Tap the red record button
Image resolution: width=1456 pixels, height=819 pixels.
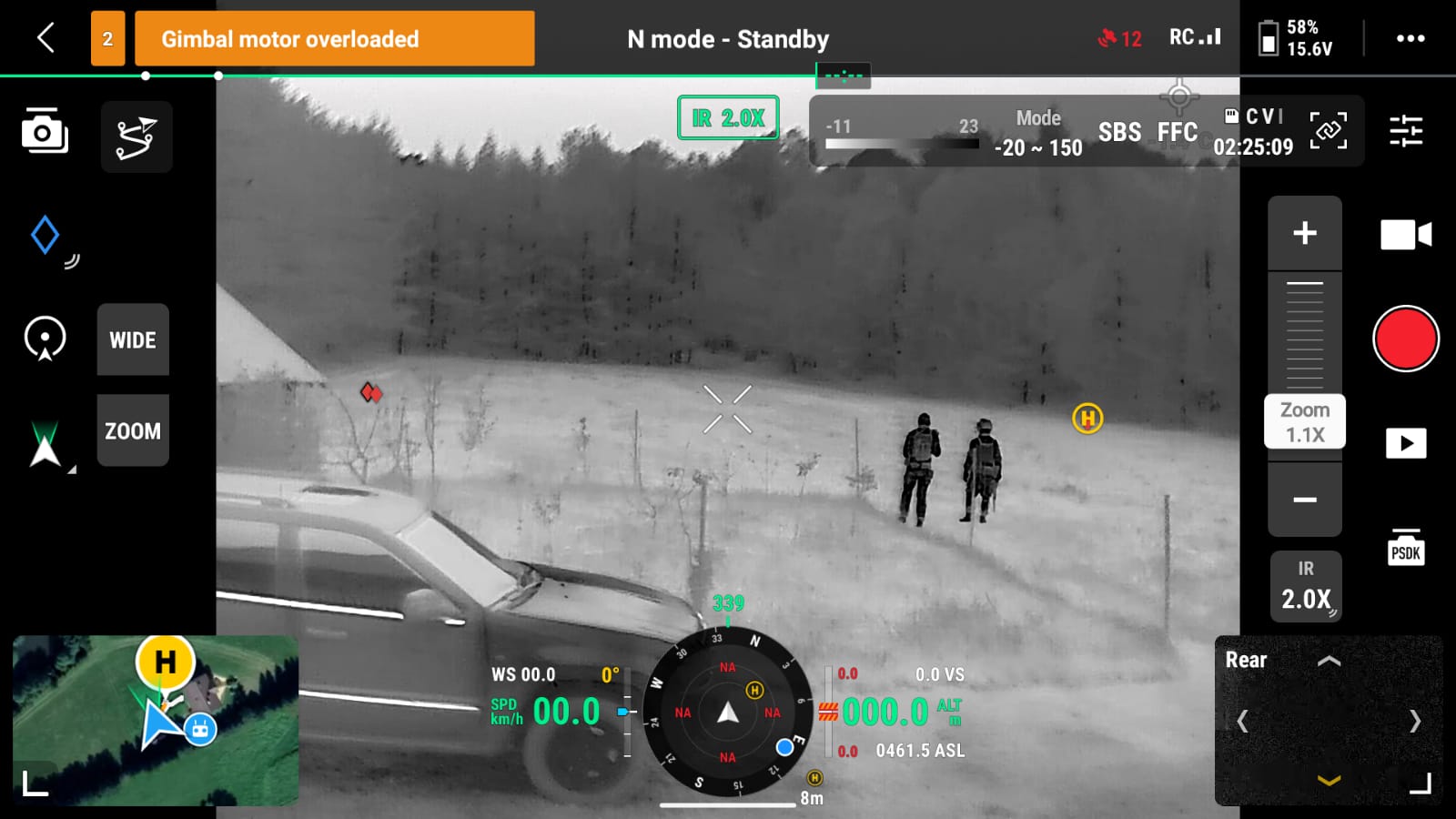click(1405, 339)
